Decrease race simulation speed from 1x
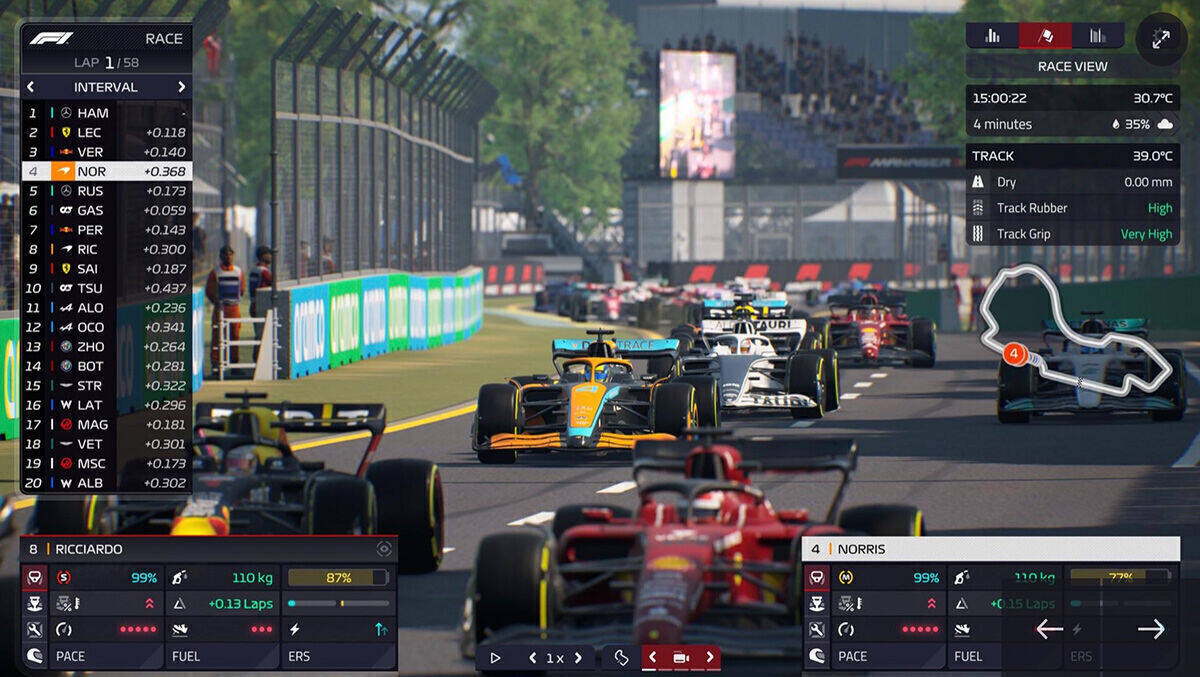The width and height of the screenshot is (1200, 677). click(532, 658)
